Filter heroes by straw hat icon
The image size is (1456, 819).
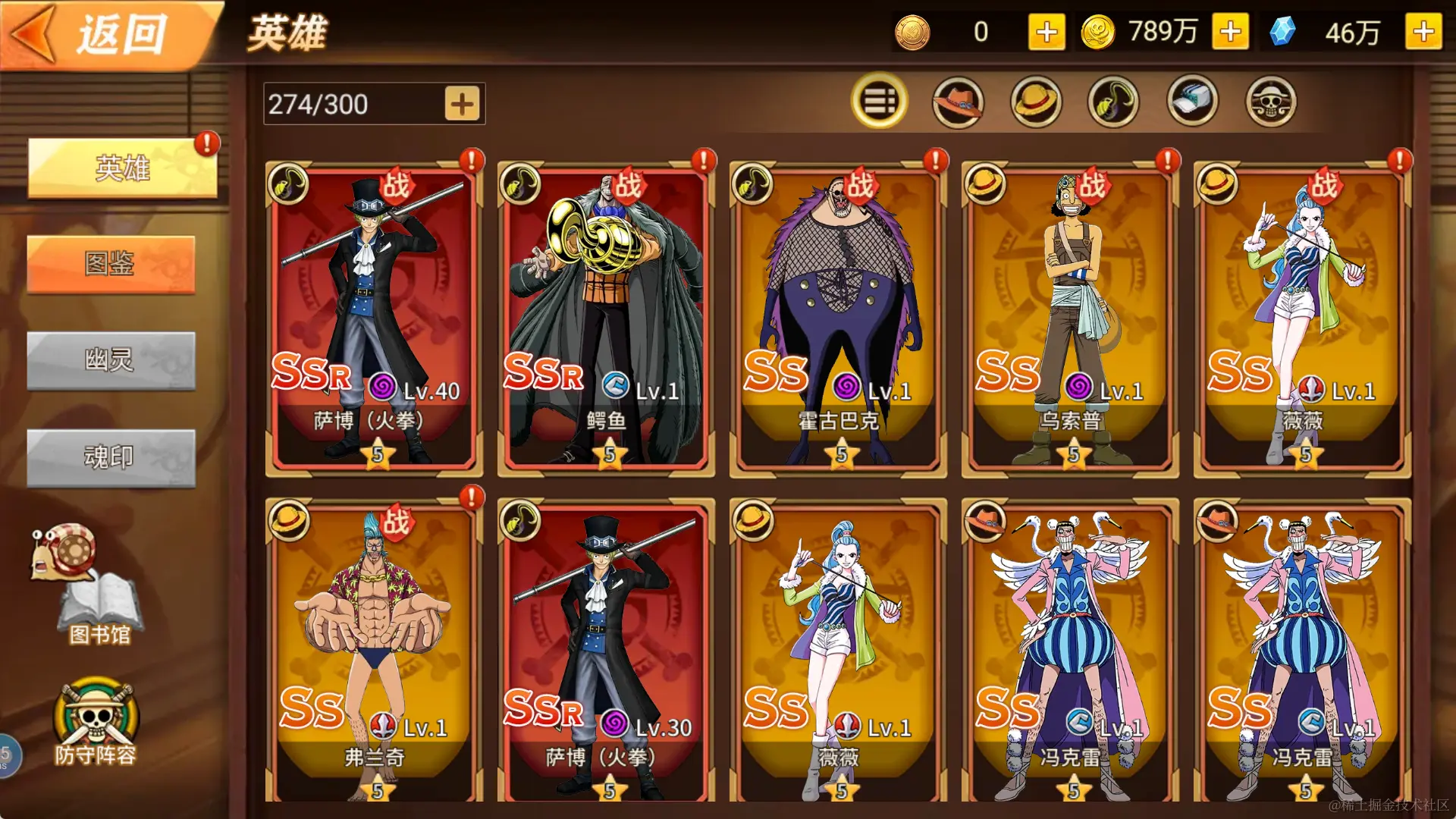(x=1036, y=101)
